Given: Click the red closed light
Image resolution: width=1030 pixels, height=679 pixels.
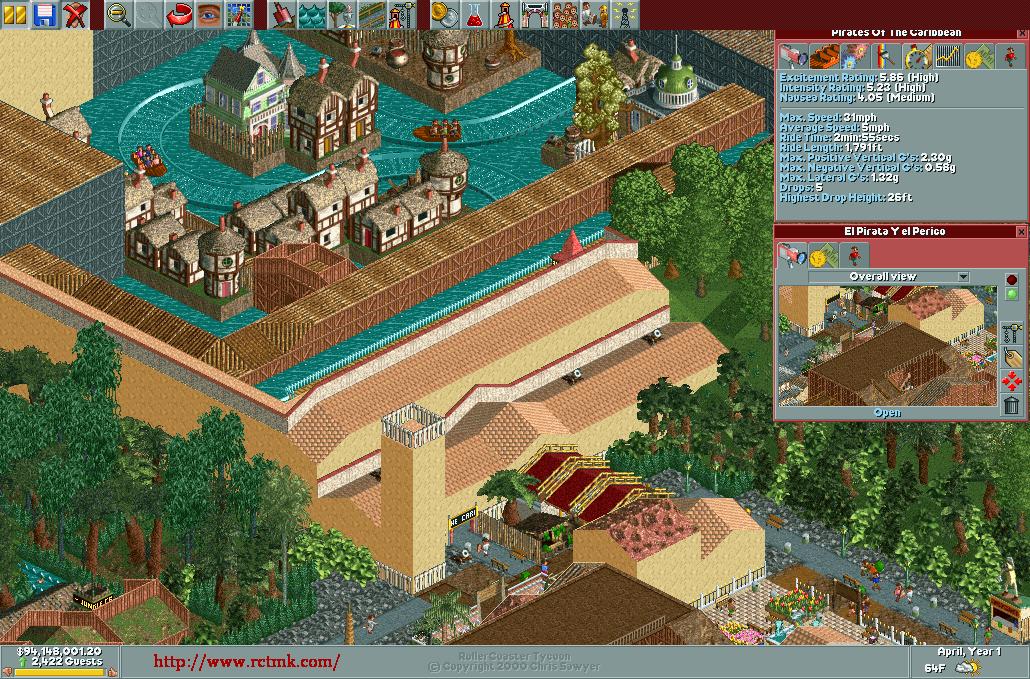Looking at the screenshot, I should (x=1012, y=280).
